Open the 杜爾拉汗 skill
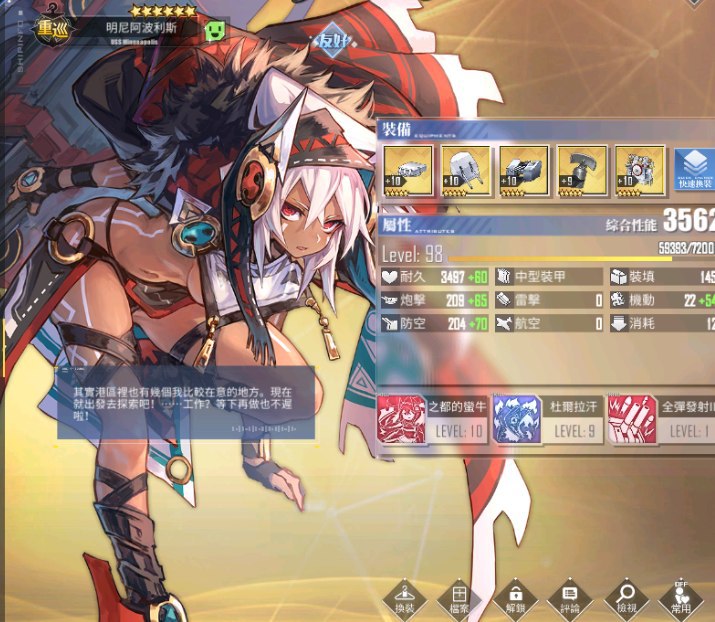Viewport: 715px width, 622px height. [x=548, y=419]
